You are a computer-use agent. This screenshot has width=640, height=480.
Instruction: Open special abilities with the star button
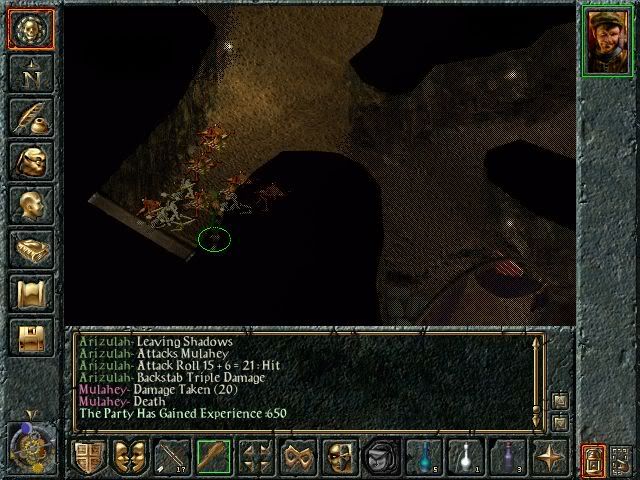click(550, 456)
